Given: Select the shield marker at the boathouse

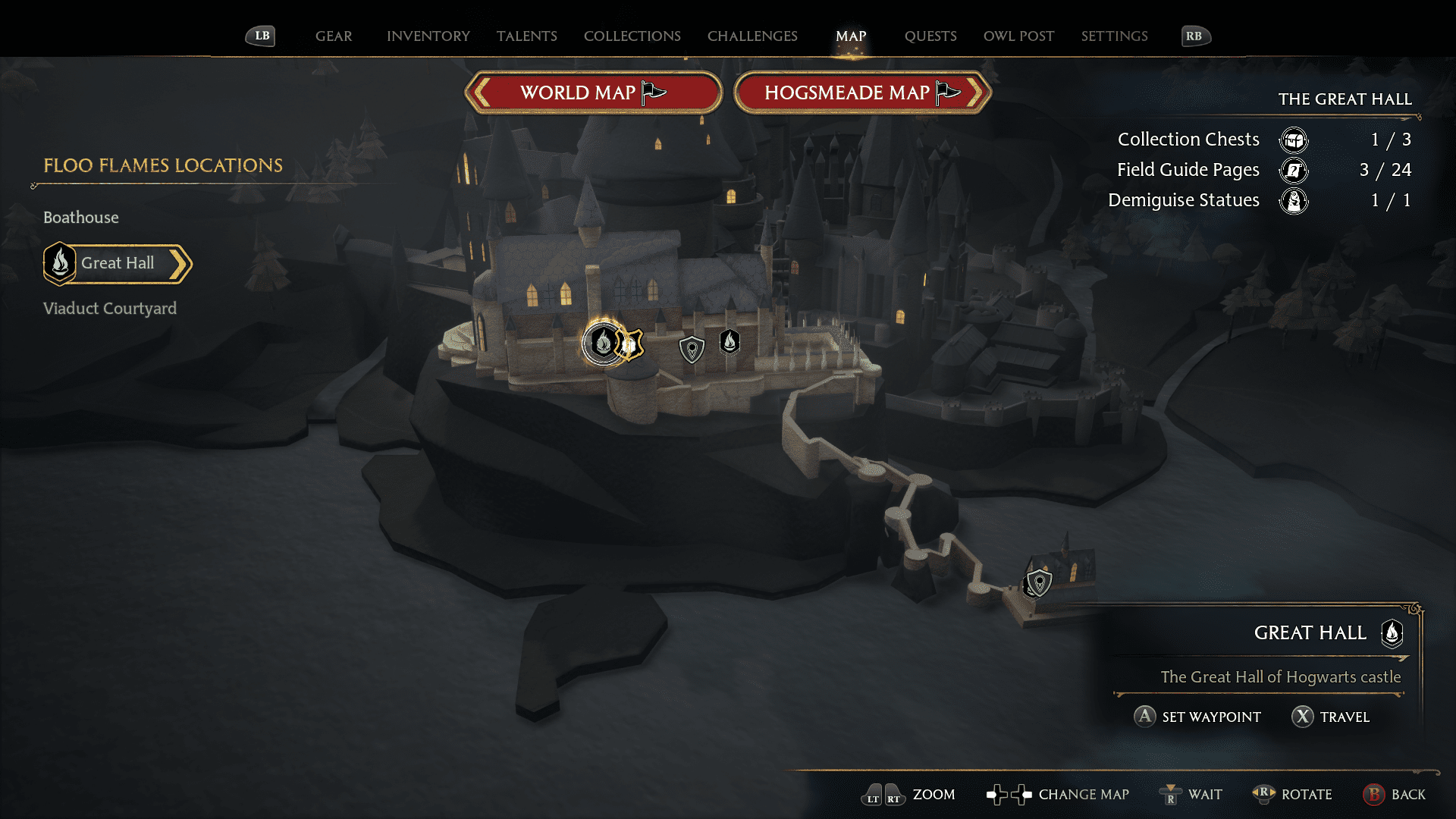Looking at the screenshot, I should (1038, 582).
